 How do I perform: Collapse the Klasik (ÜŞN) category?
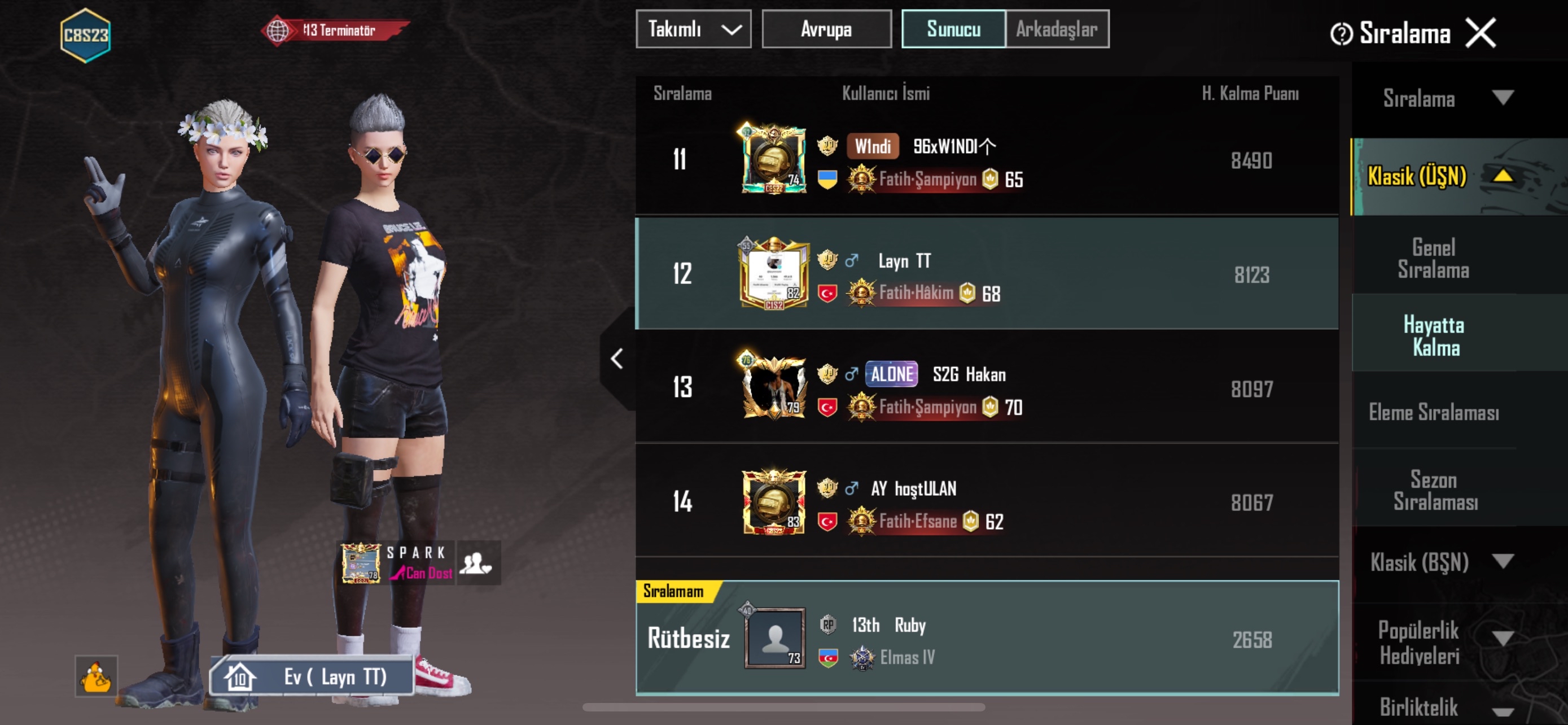coord(1503,177)
